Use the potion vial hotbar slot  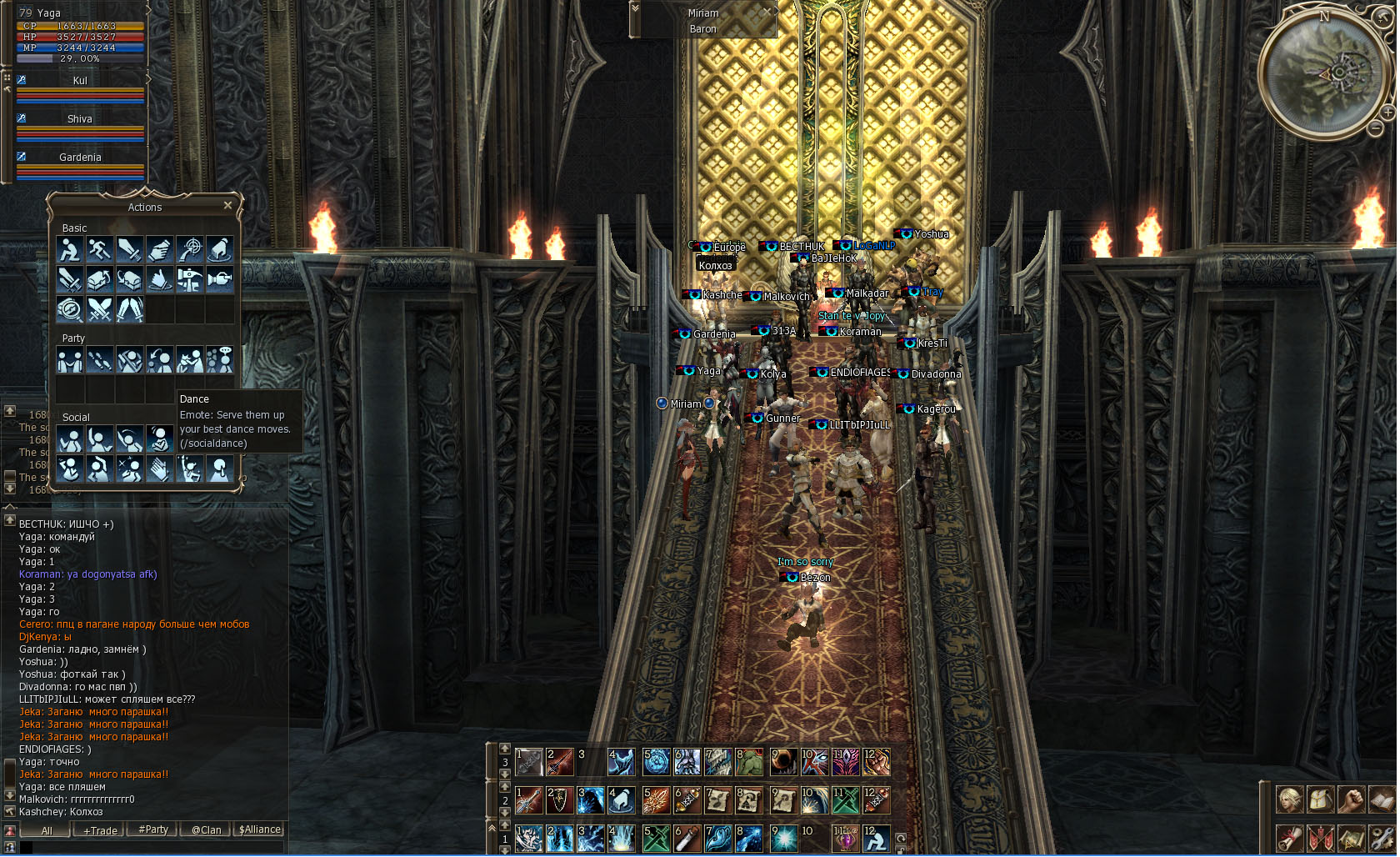click(687, 839)
